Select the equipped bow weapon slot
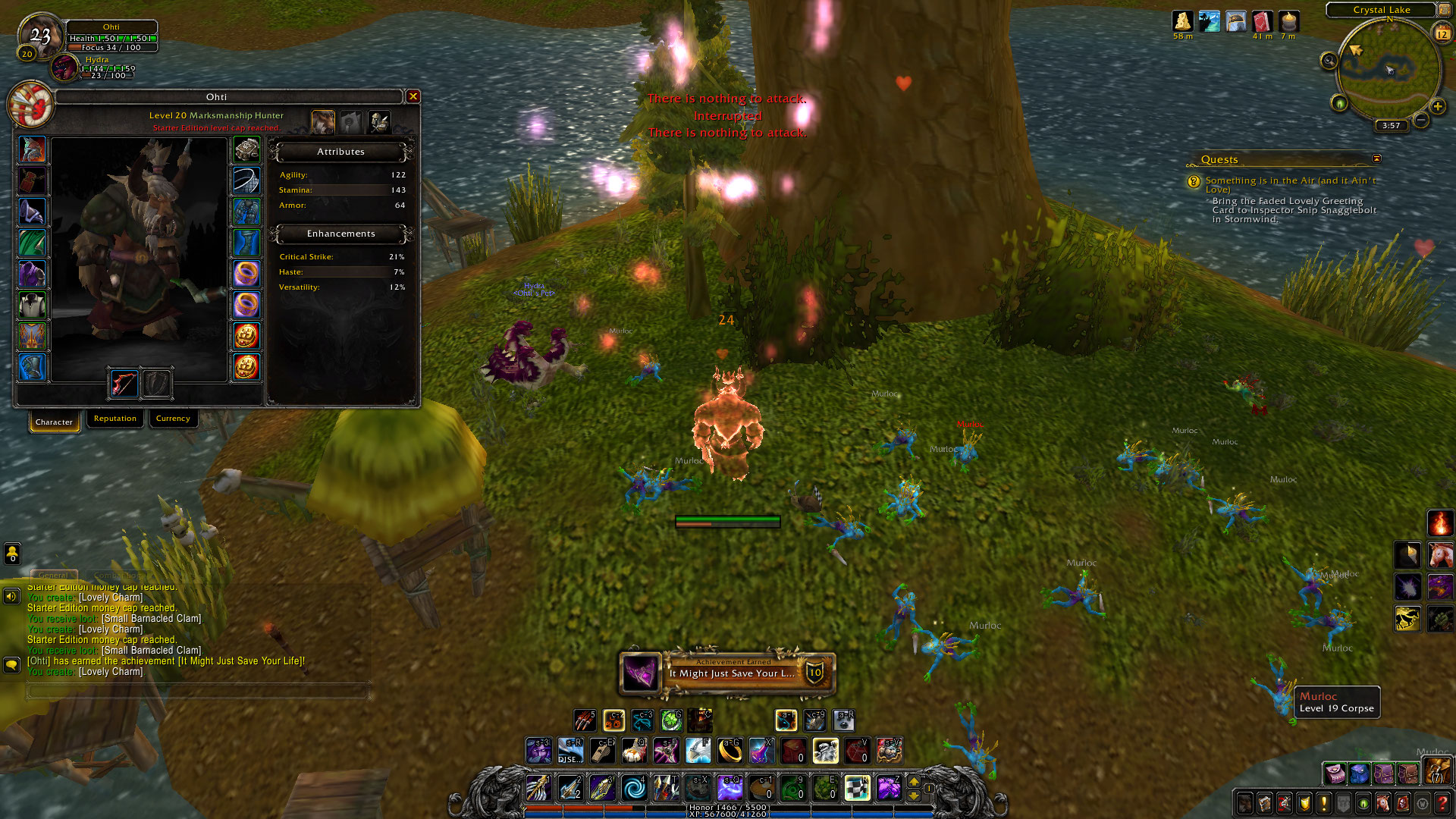 (124, 384)
